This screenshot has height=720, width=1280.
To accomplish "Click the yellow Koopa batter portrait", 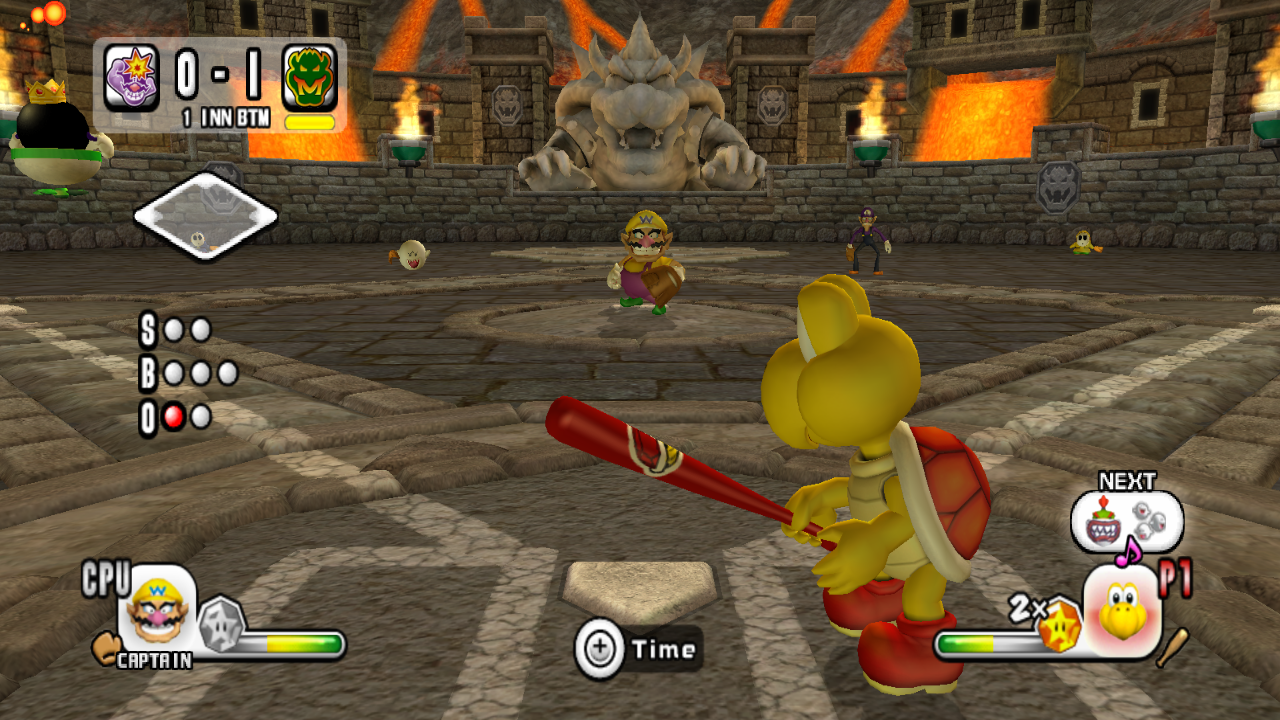I will [x=1122, y=610].
